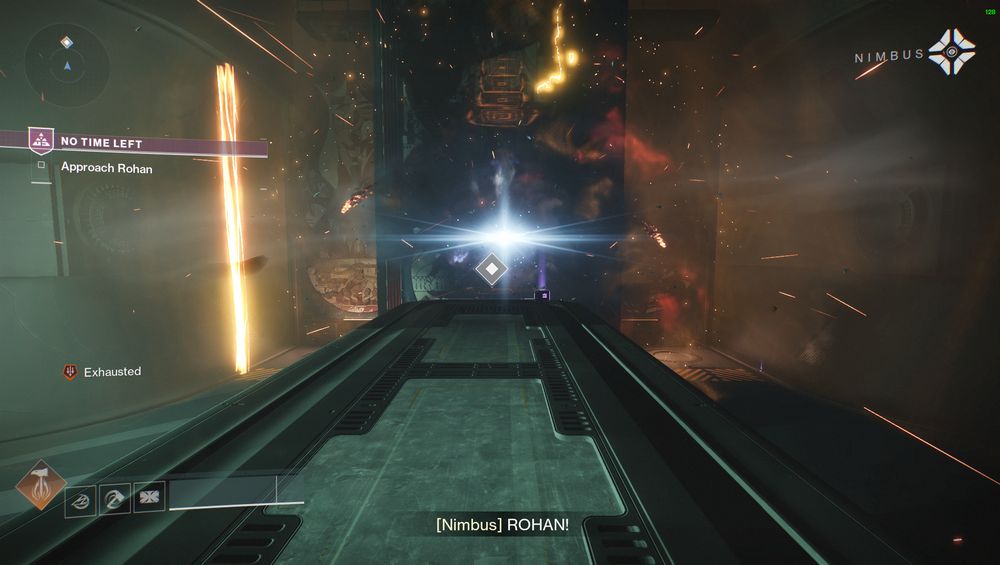Screen dimensions: 1000x565
Task: Click the diamond objective waypoint marker
Action: pos(491,269)
